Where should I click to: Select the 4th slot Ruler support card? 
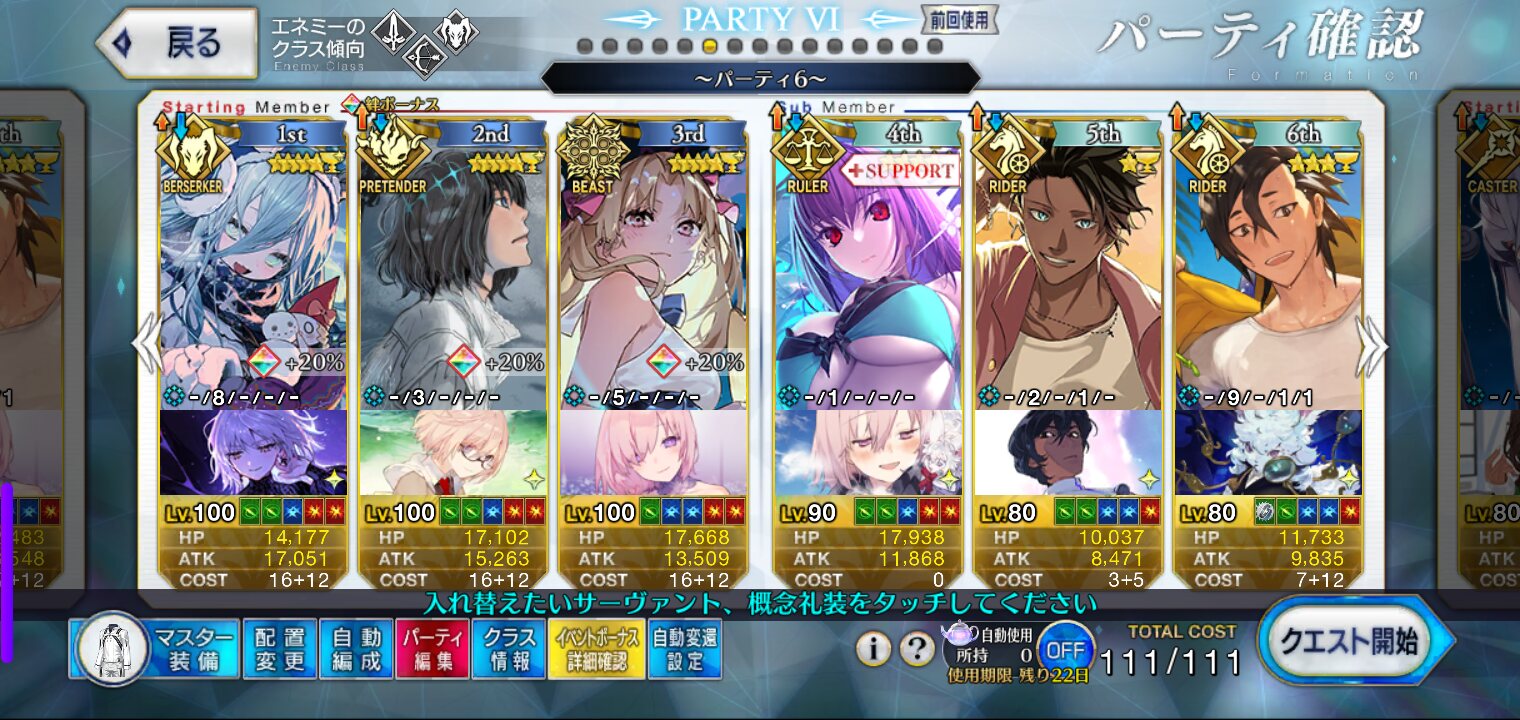[x=867, y=270]
